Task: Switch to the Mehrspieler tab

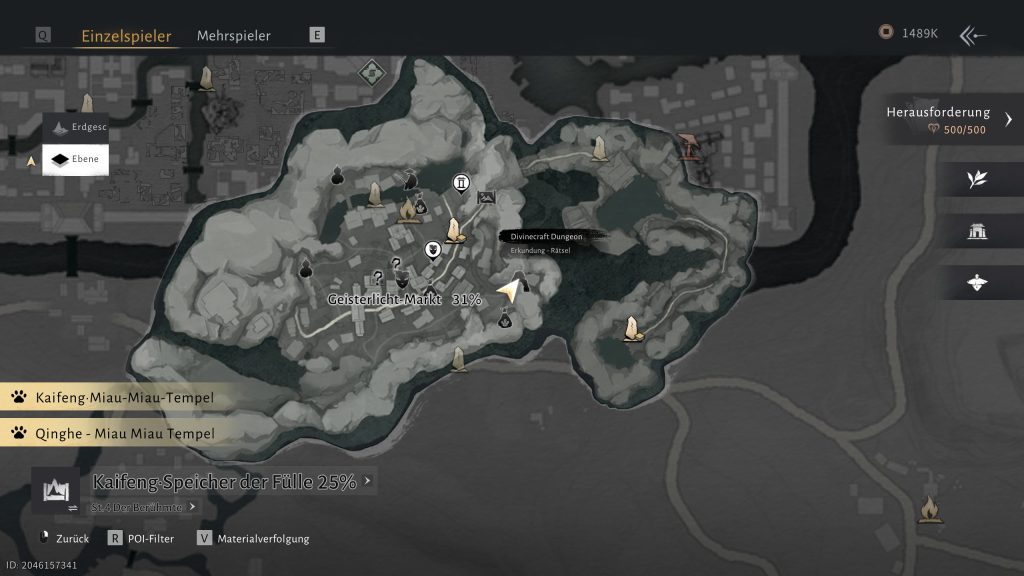Action: click(233, 35)
